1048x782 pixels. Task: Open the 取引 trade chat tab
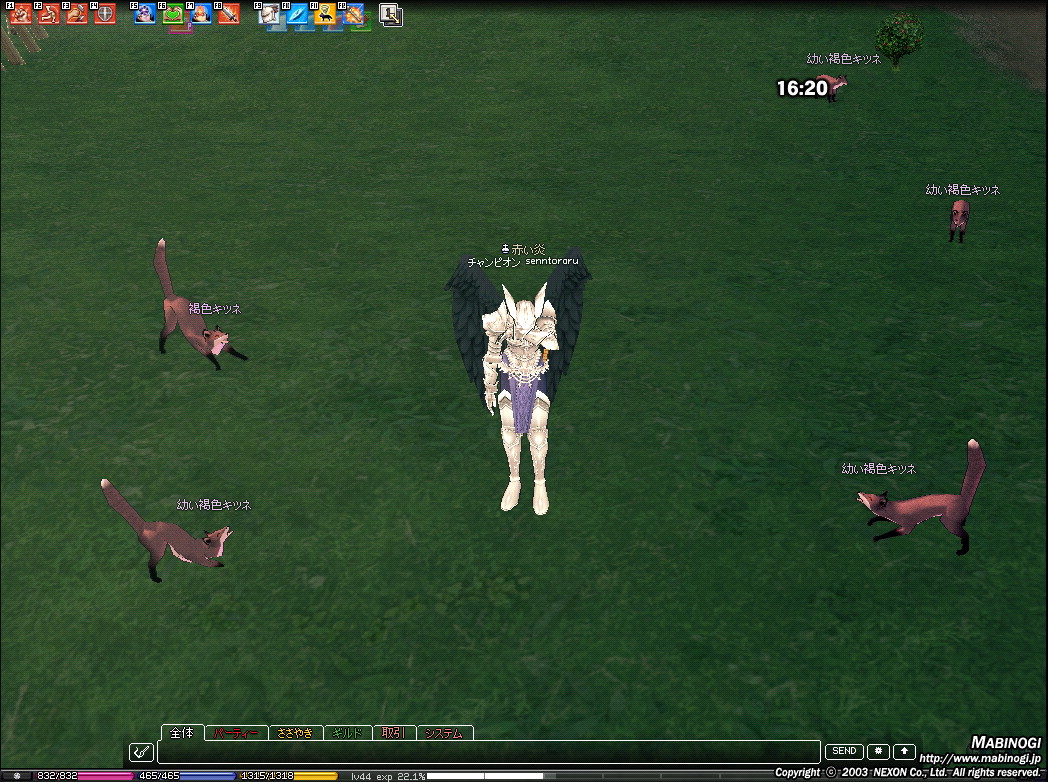point(393,733)
